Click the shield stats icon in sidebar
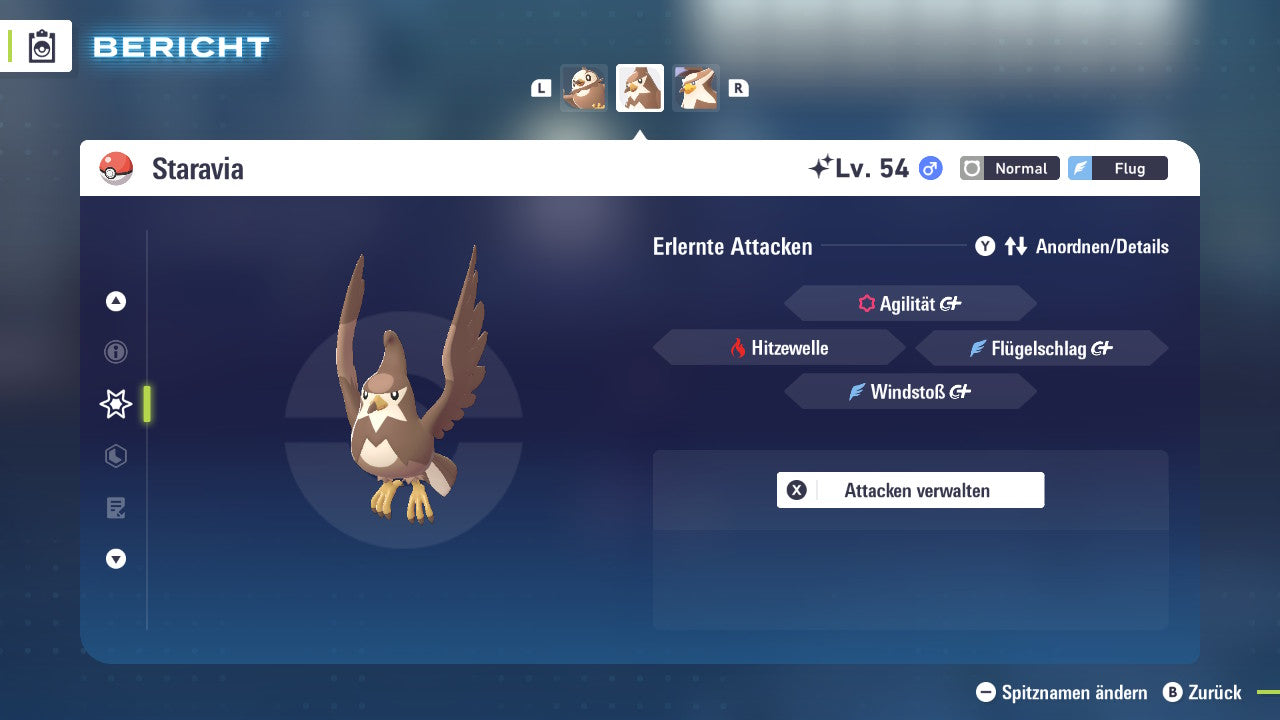1280x720 pixels. [x=116, y=456]
